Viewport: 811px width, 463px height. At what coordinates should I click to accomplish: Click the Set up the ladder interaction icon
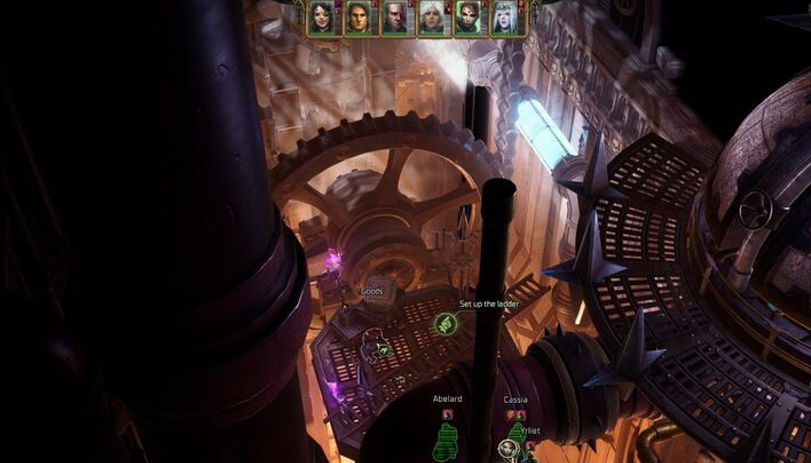click(x=445, y=323)
